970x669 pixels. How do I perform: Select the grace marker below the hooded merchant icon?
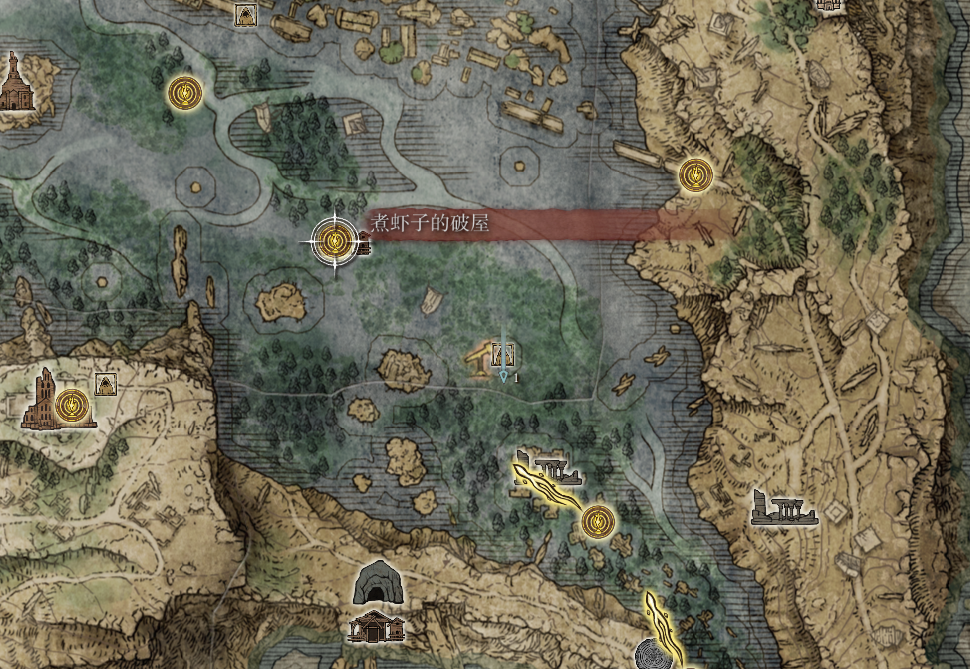click(x=183, y=93)
